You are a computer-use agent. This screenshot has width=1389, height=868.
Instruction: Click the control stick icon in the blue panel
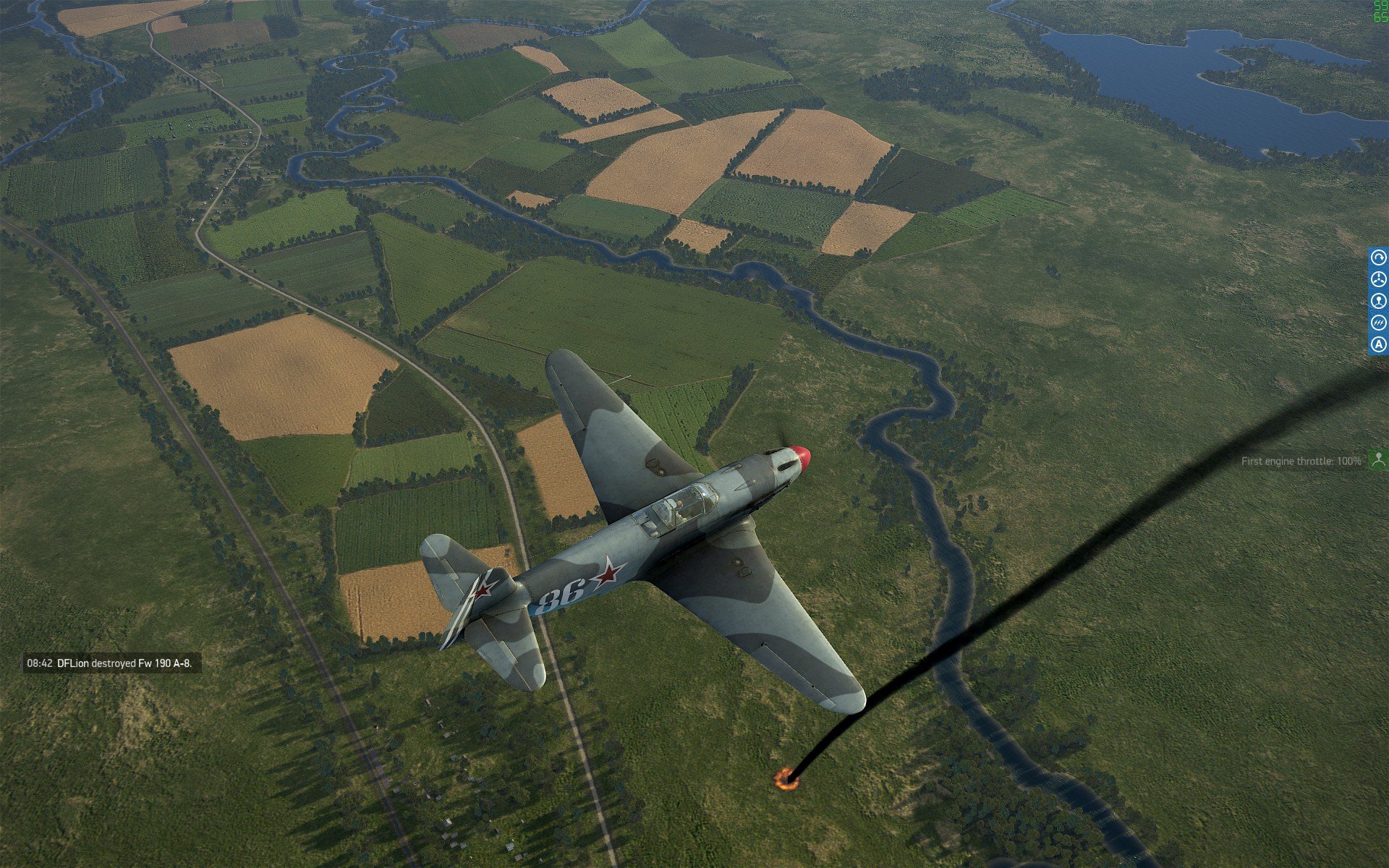pyautogui.click(x=1379, y=301)
